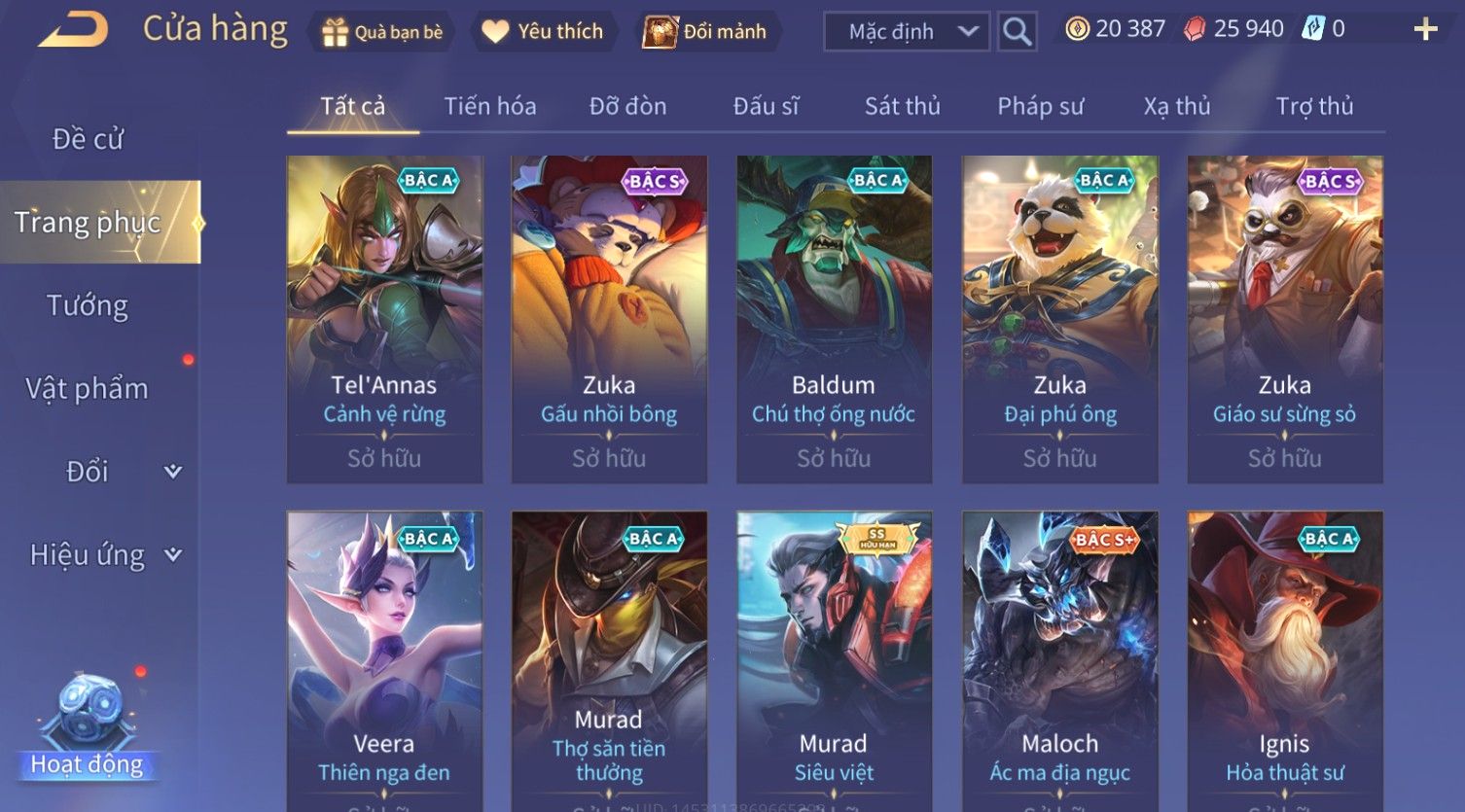1465x812 pixels.
Task: Expand the Hiệu ứng menu entry
Action: 104,555
